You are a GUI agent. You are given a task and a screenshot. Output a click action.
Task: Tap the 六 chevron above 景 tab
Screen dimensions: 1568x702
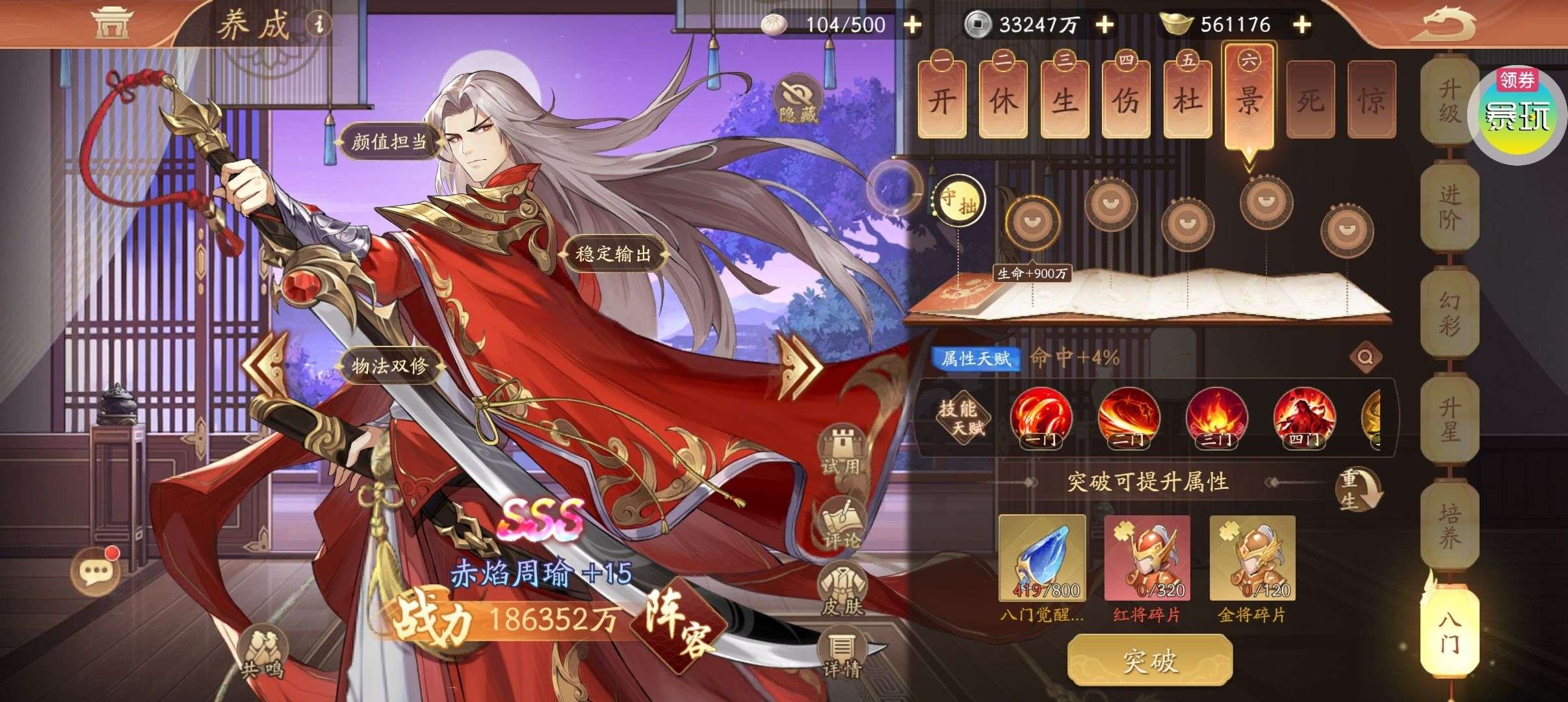coord(1249,58)
